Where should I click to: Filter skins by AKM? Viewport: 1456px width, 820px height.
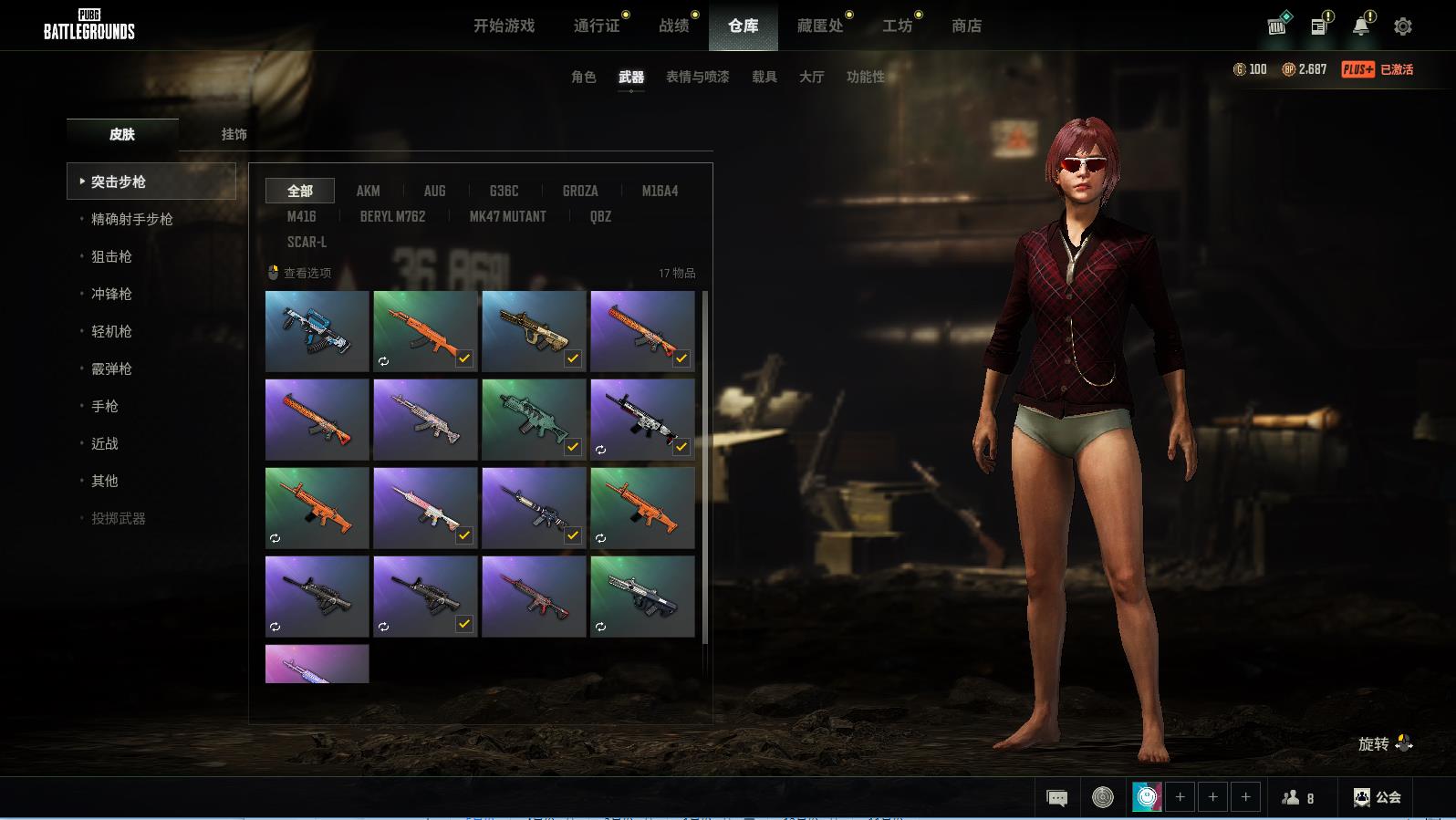[368, 191]
